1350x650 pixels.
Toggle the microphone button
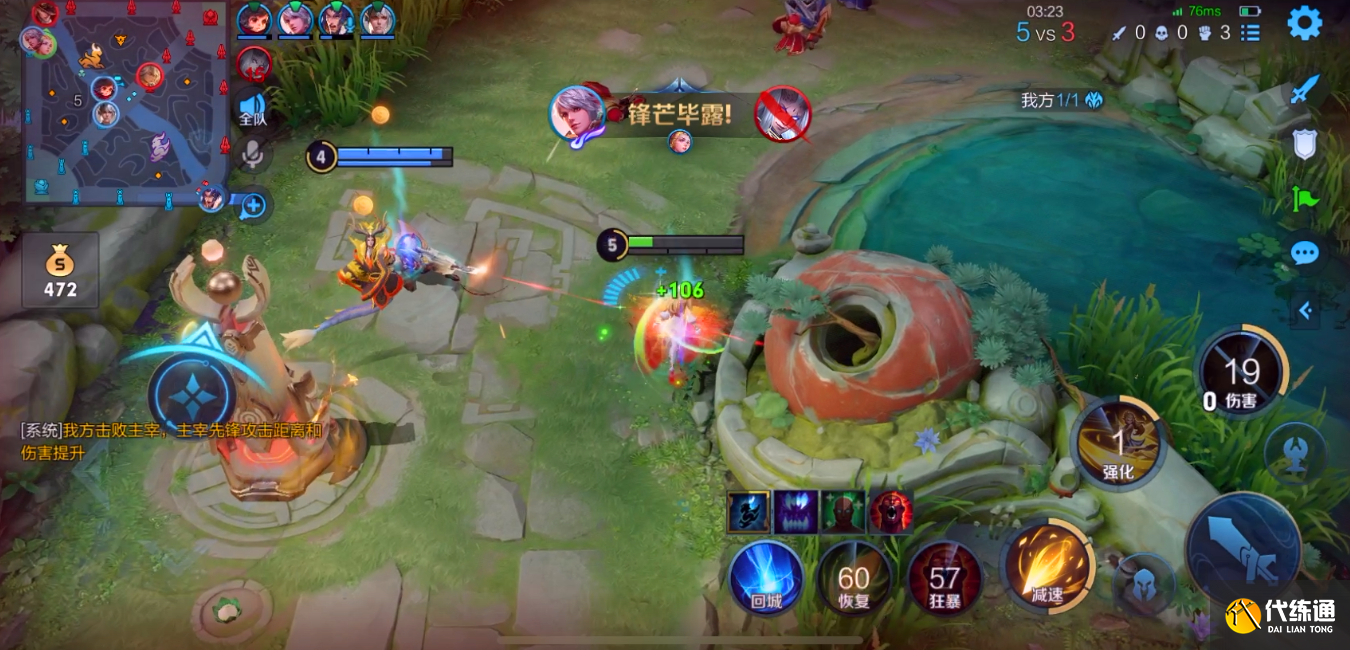[x=252, y=153]
